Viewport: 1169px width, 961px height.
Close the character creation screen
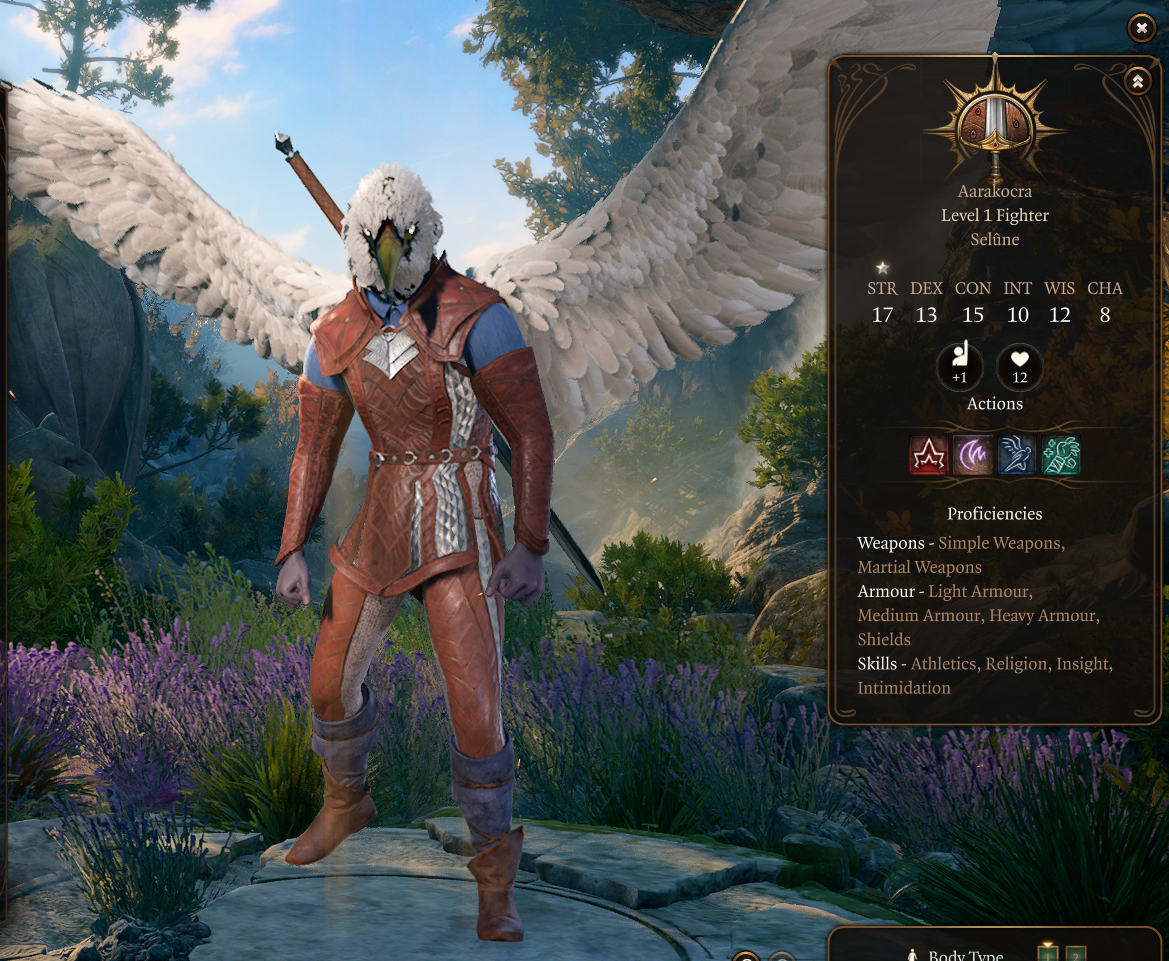[x=1141, y=28]
